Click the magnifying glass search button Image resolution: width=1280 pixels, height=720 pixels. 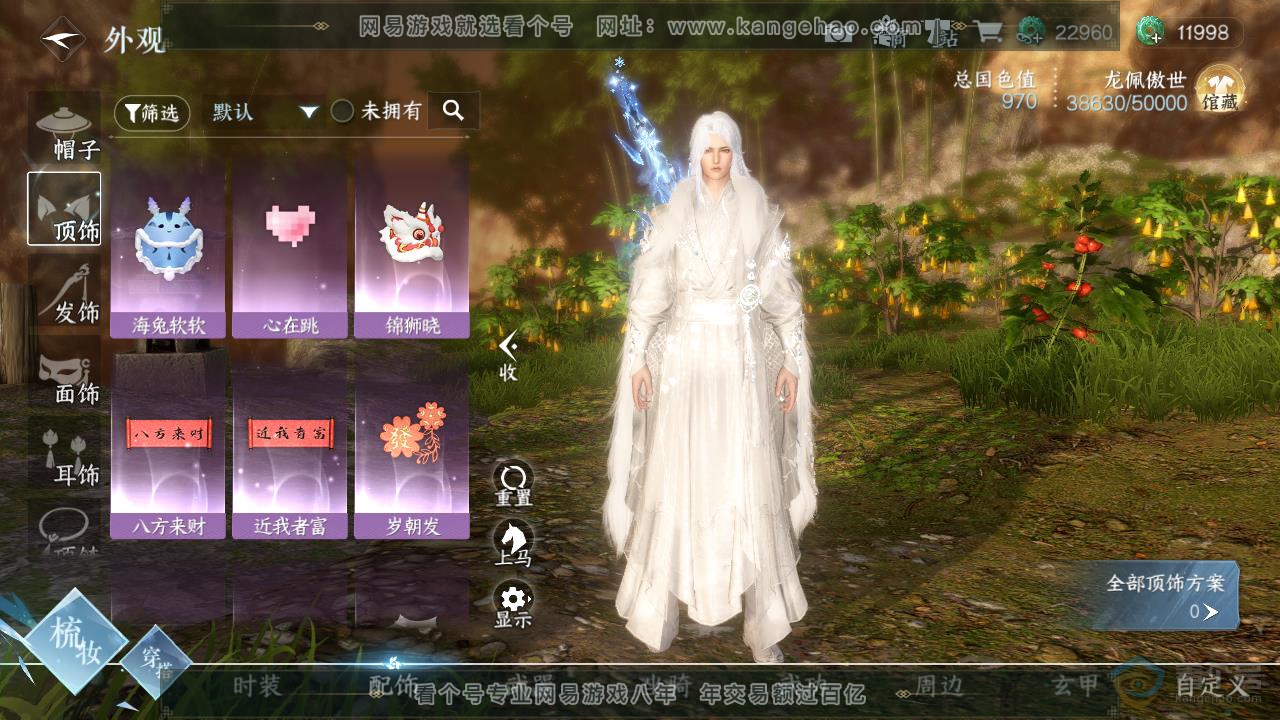453,111
